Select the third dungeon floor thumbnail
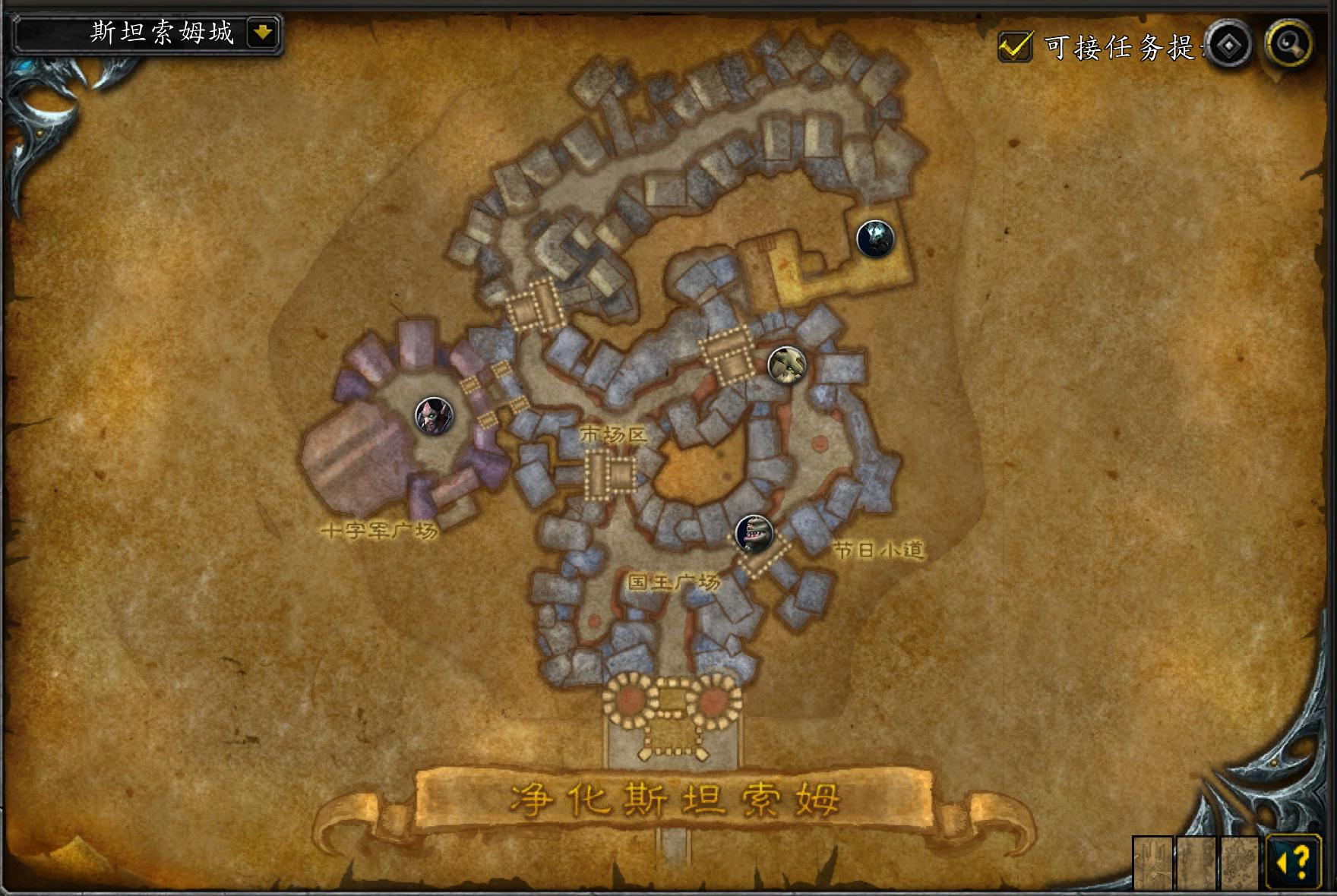1337x896 pixels. click(1241, 863)
